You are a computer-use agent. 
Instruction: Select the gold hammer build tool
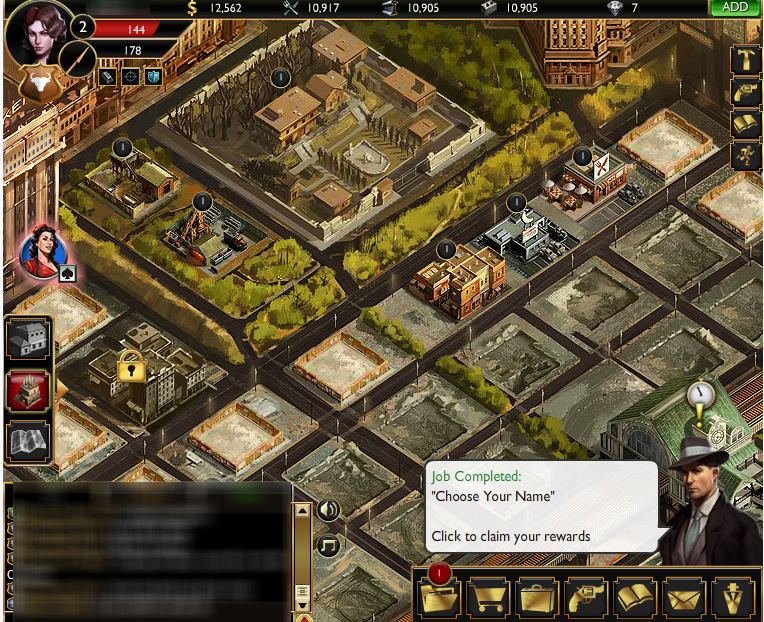click(x=746, y=60)
